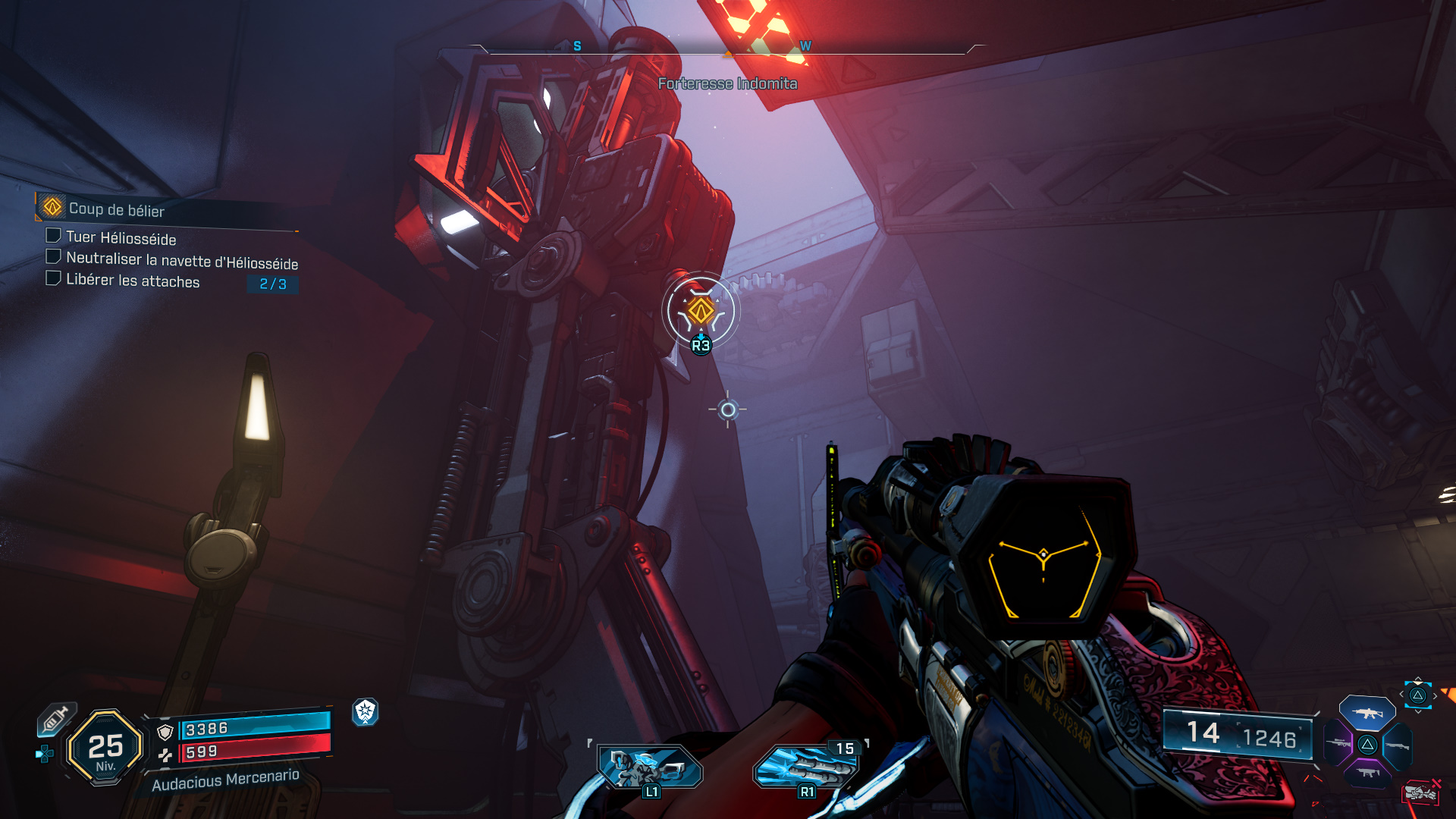Open the Coup de bélier quest tracker
Image resolution: width=1456 pixels, height=819 pixels.
tap(116, 209)
